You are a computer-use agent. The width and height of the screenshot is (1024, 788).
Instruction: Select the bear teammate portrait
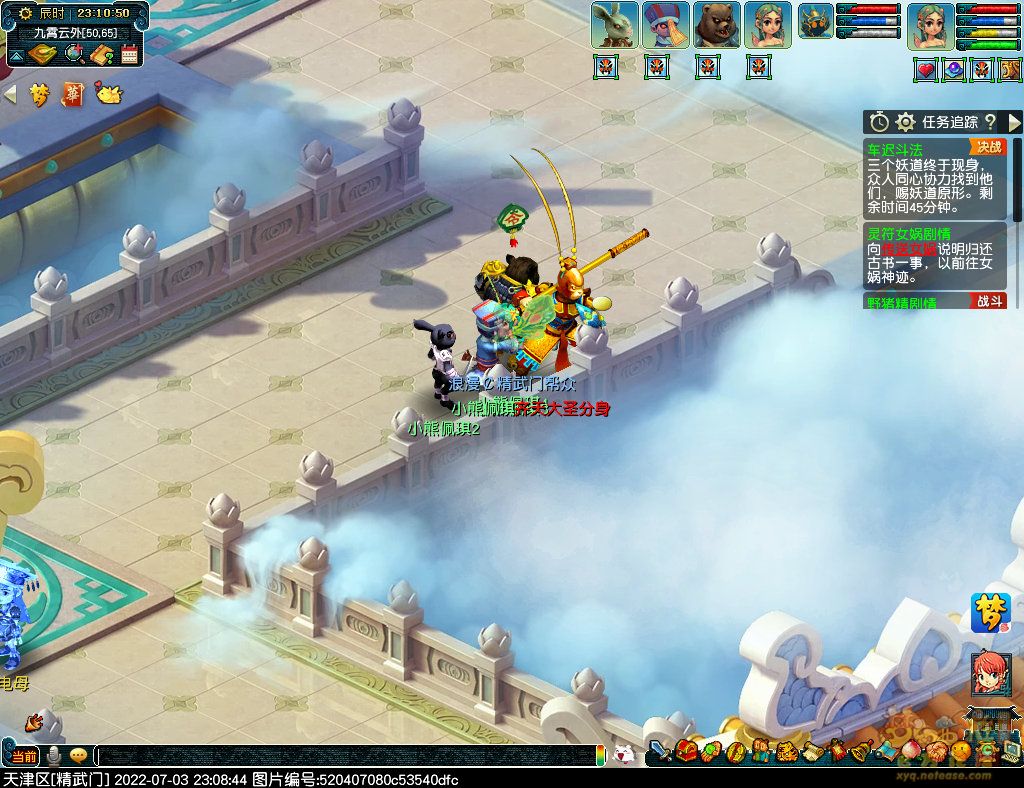click(x=717, y=25)
